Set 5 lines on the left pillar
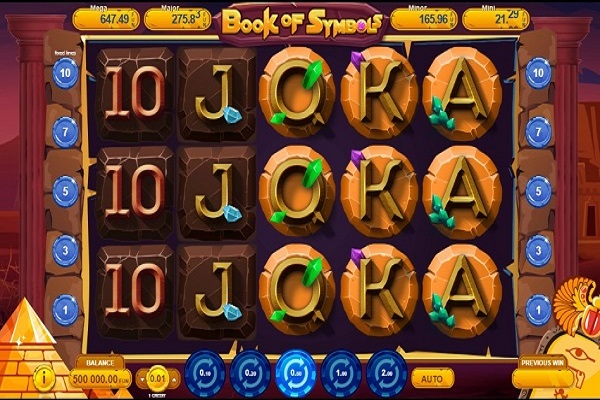 pyautogui.click(x=67, y=189)
